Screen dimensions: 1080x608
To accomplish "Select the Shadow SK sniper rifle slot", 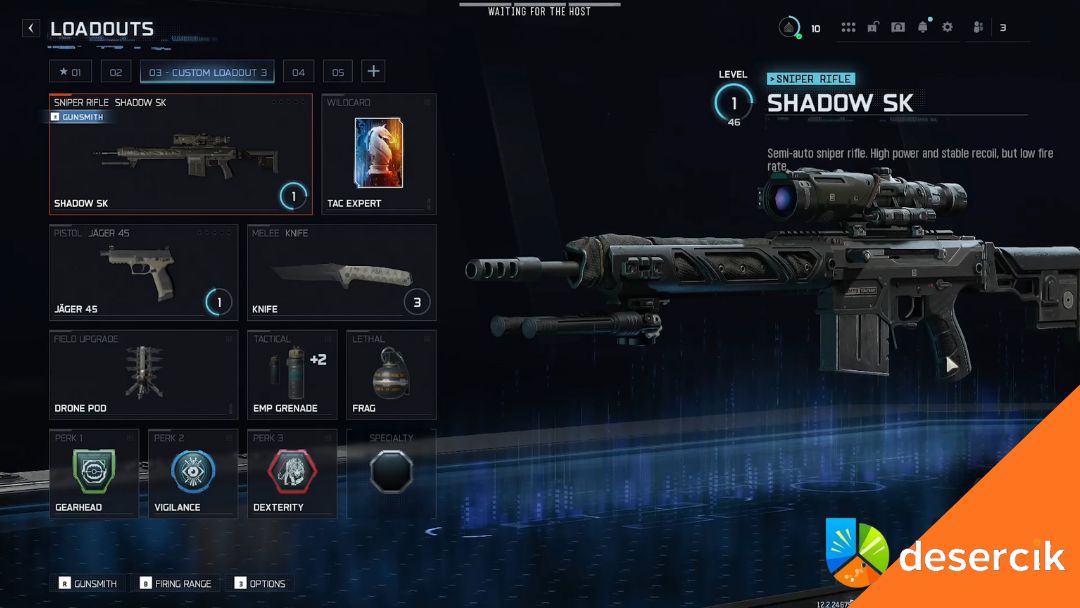I will (x=181, y=155).
